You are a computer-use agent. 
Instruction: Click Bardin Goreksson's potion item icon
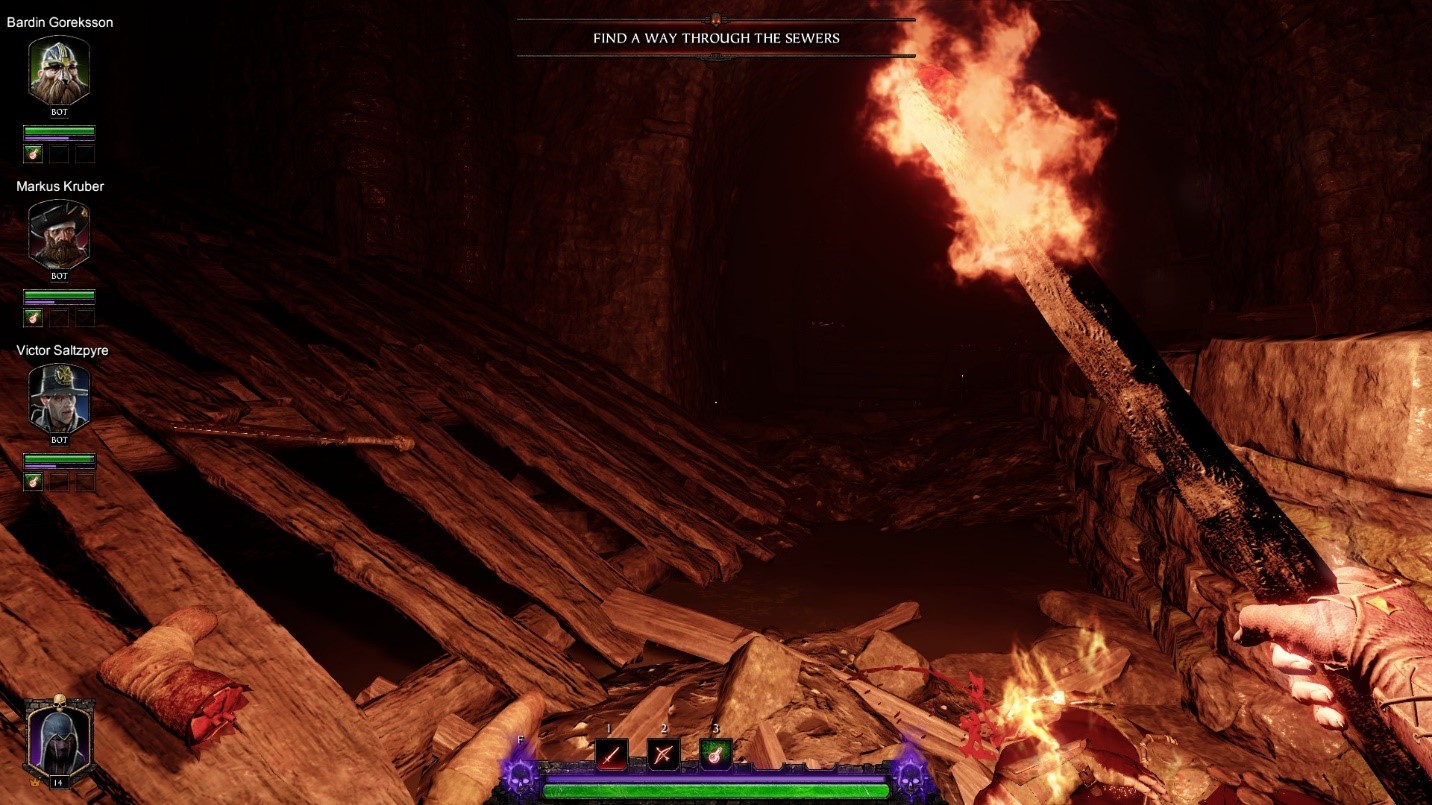click(33, 153)
